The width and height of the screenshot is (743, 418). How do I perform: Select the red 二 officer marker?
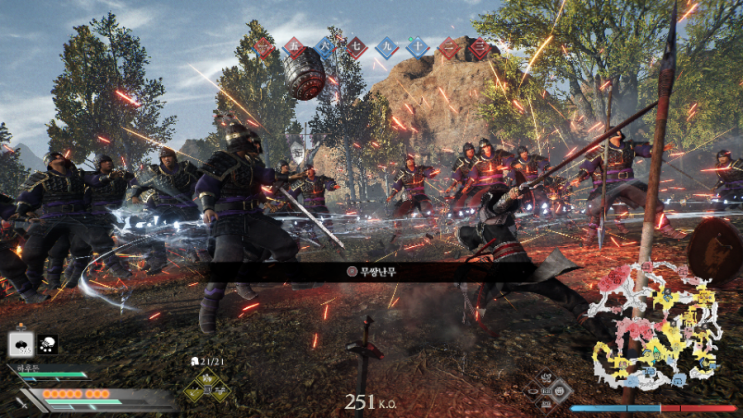coord(449,47)
